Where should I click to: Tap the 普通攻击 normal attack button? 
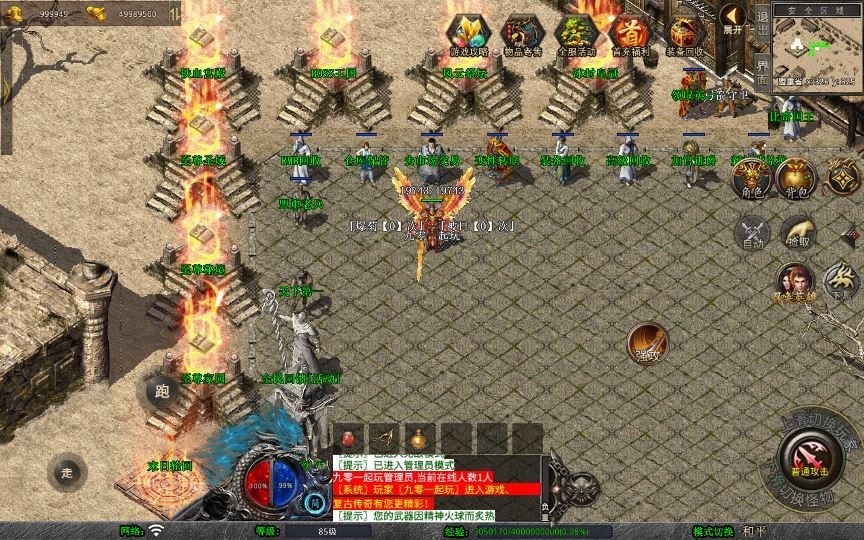(810, 459)
